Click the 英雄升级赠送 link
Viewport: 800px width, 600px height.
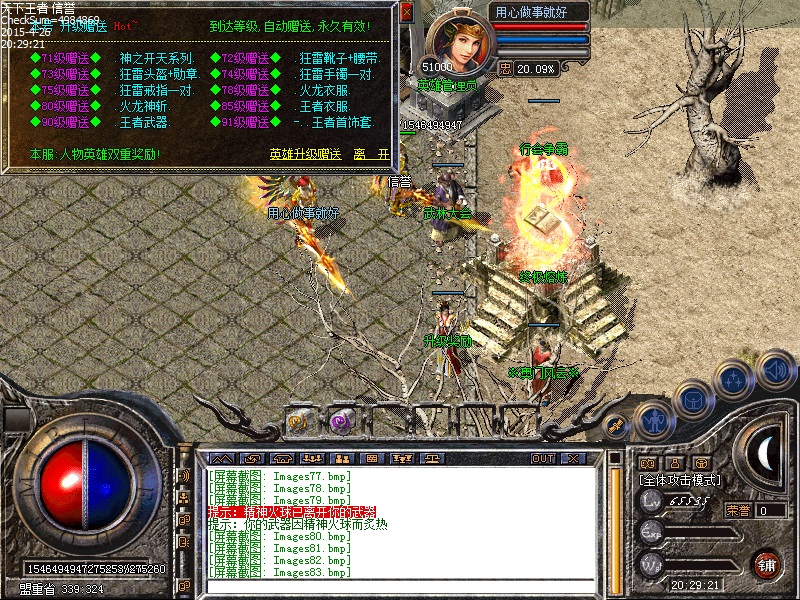coord(305,154)
